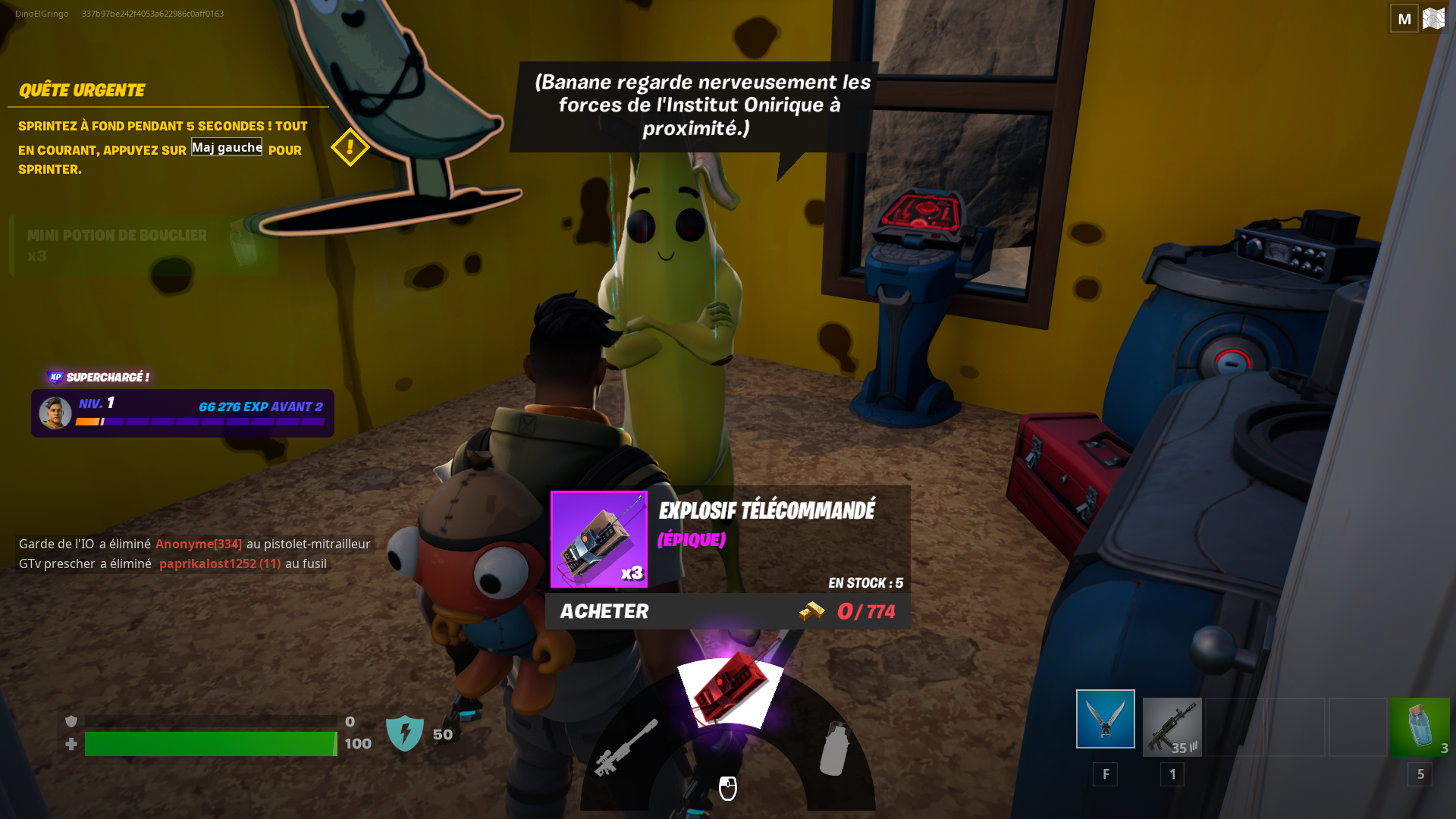Click the mouse icon at the wheel center
The width and height of the screenshot is (1456, 819).
coord(727,789)
